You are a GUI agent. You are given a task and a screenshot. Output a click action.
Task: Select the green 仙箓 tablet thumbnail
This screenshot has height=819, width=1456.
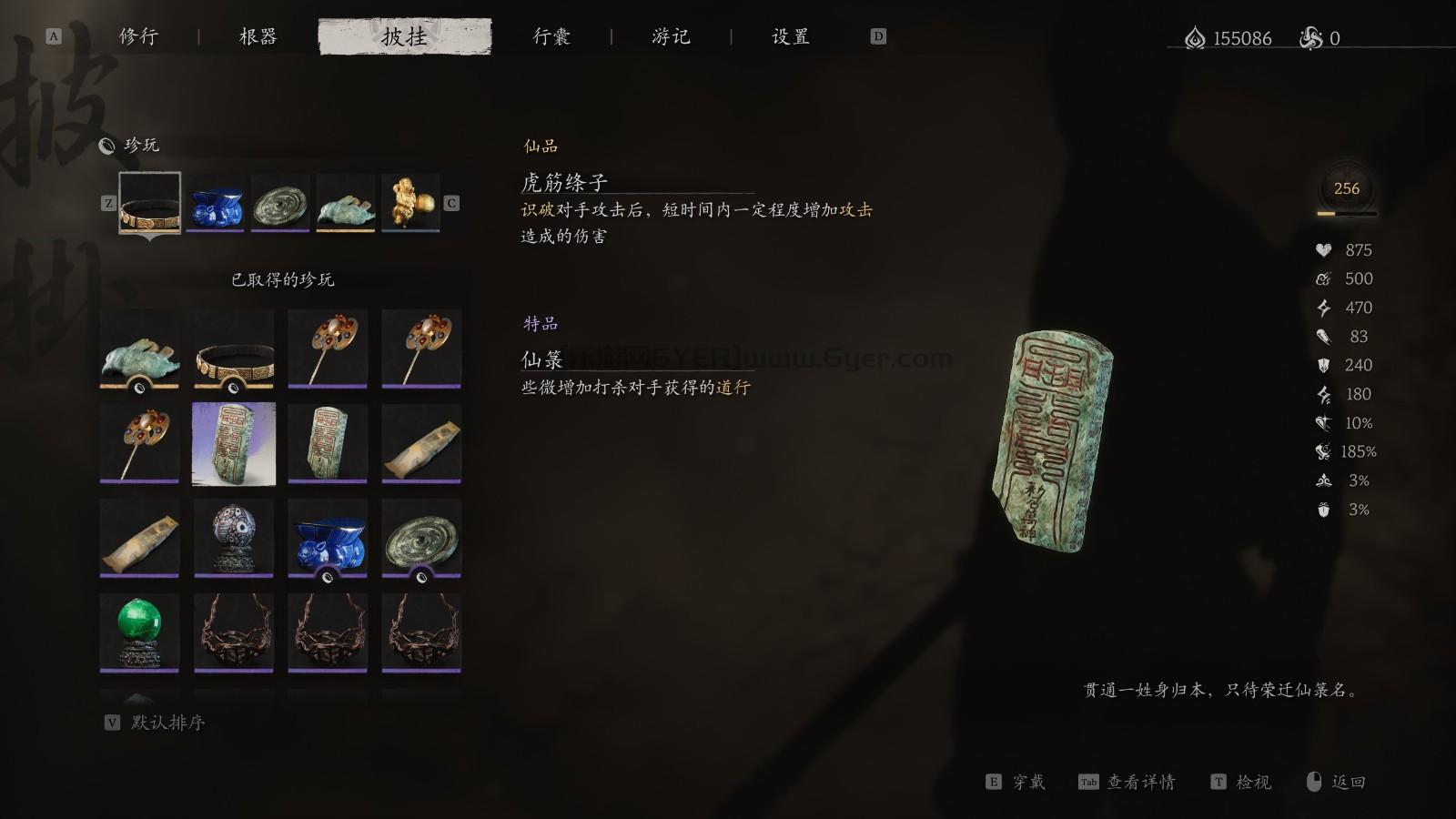click(x=233, y=443)
